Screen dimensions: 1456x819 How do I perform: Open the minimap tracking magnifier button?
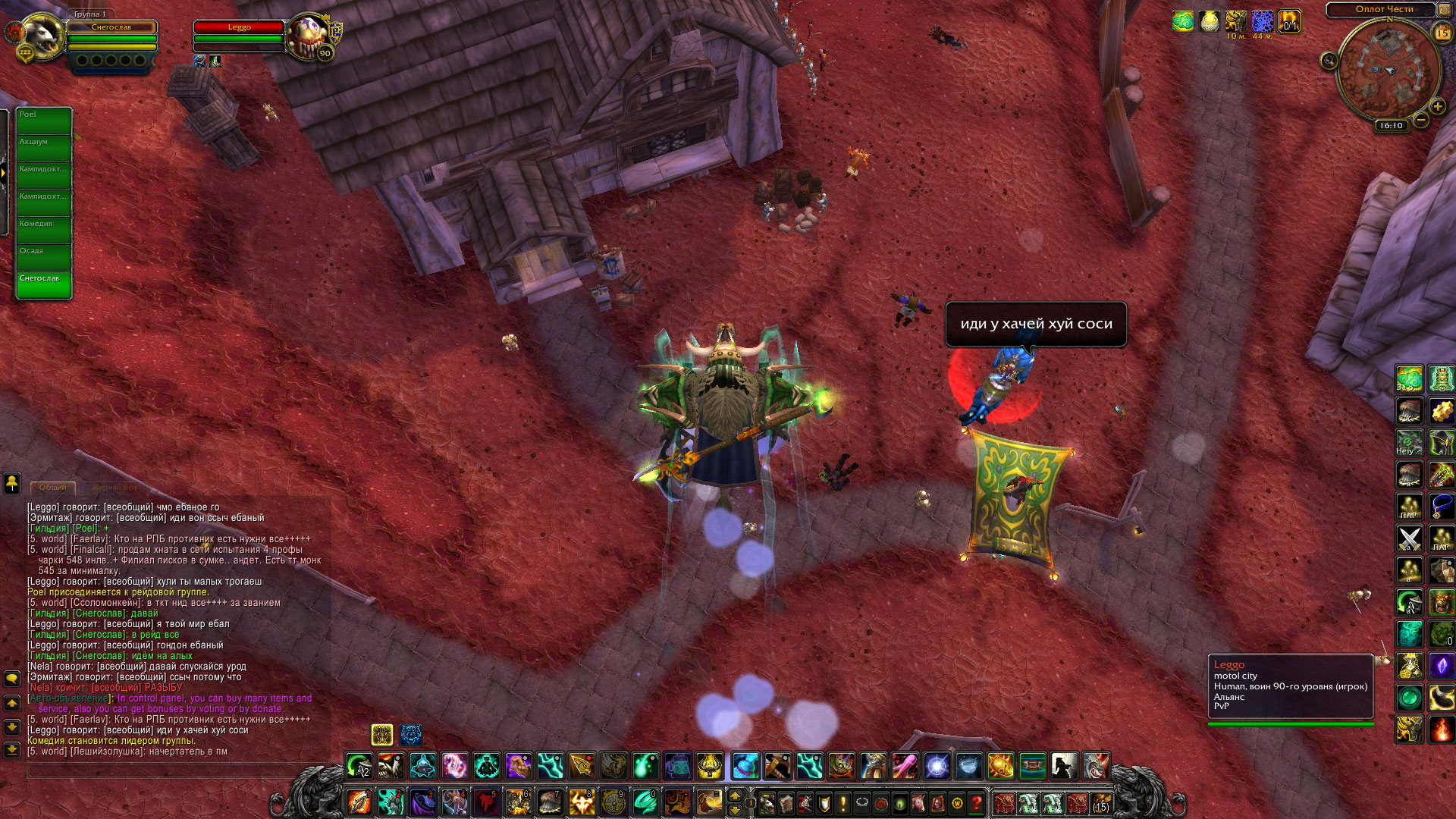1329,61
